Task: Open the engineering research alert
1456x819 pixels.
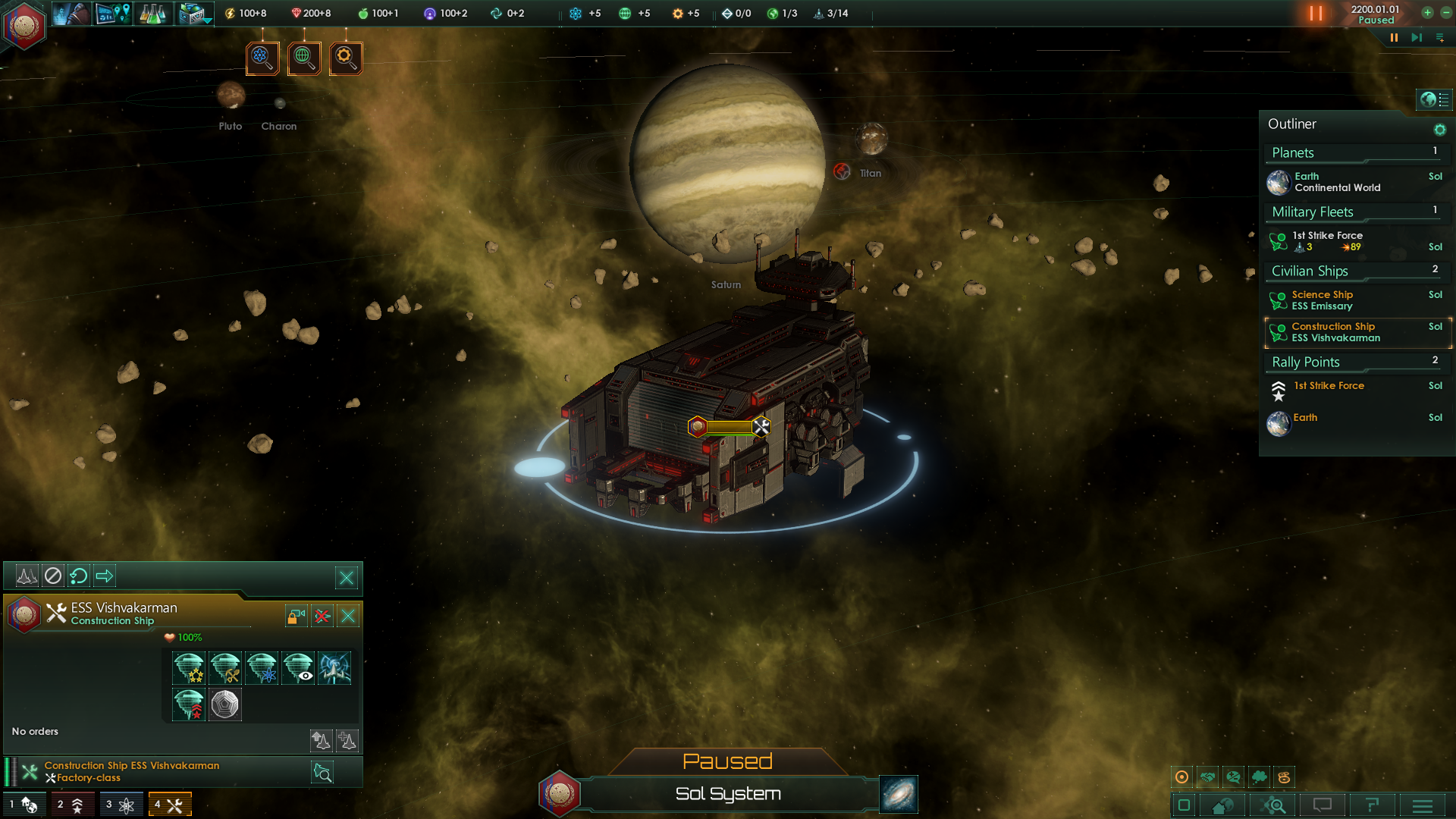Action: tap(346, 58)
